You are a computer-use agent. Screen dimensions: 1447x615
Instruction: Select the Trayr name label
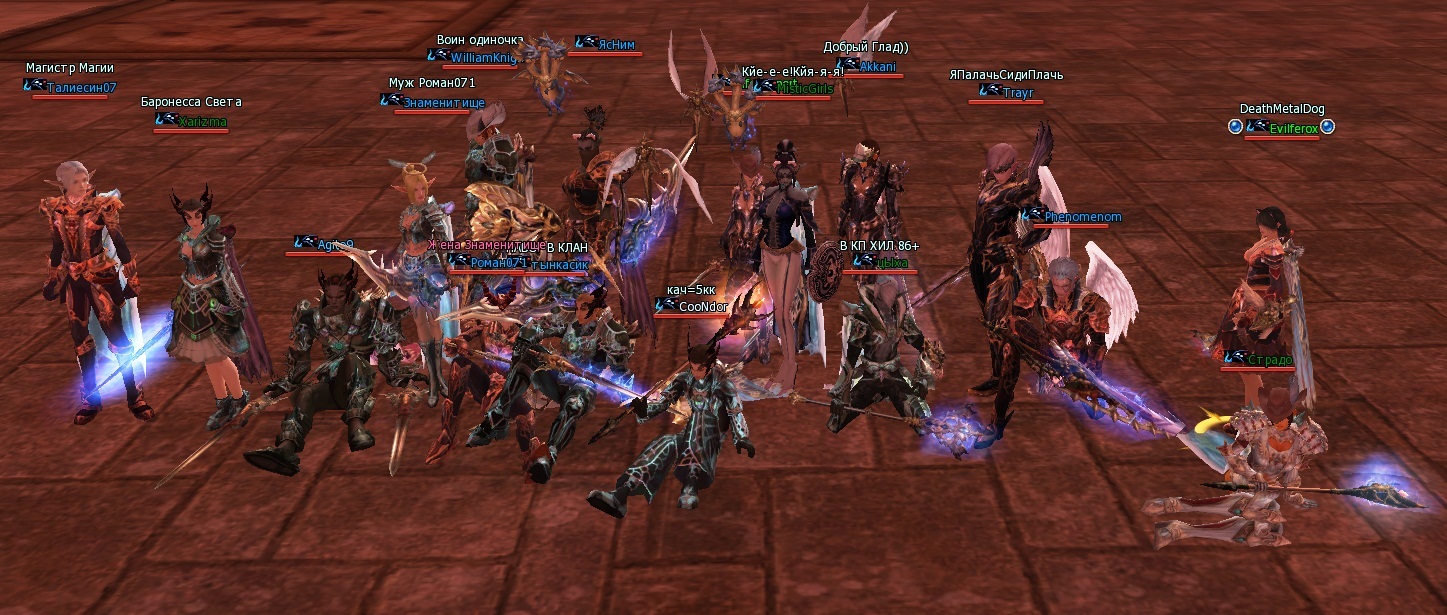coord(1017,92)
